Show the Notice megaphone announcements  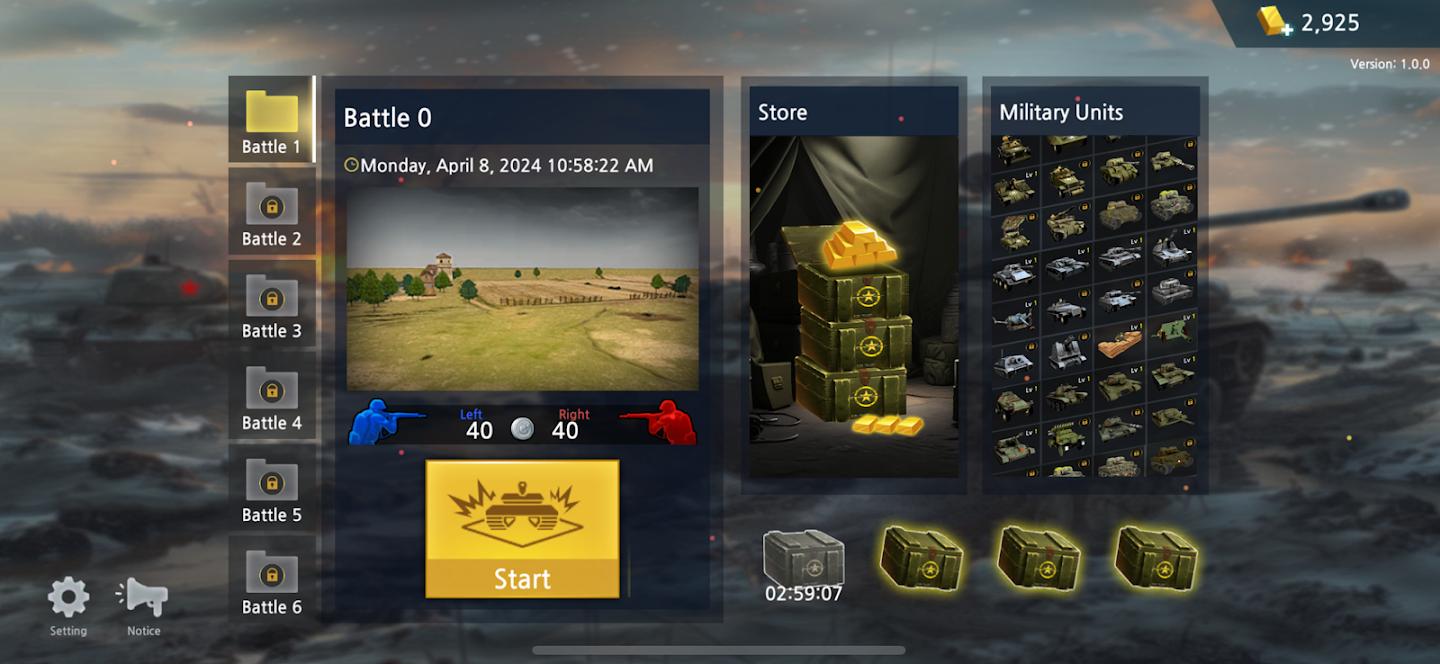pyautogui.click(x=143, y=604)
